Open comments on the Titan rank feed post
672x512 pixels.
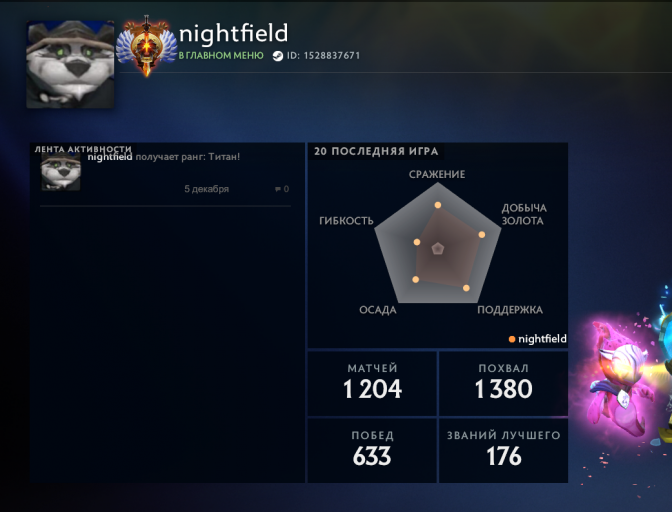pyautogui.click(x=281, y=189)
